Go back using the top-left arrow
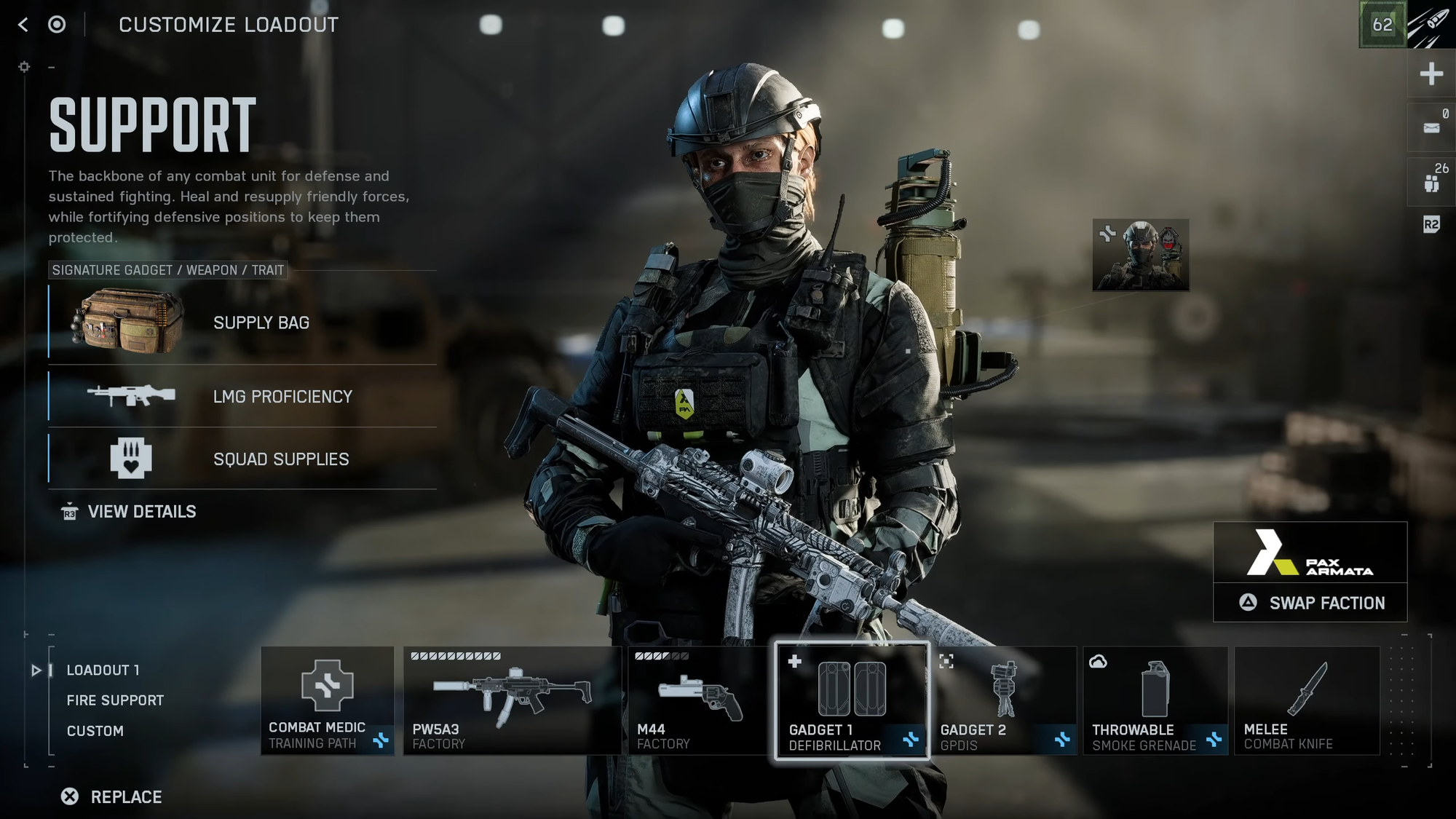 (x=23, y=25)
